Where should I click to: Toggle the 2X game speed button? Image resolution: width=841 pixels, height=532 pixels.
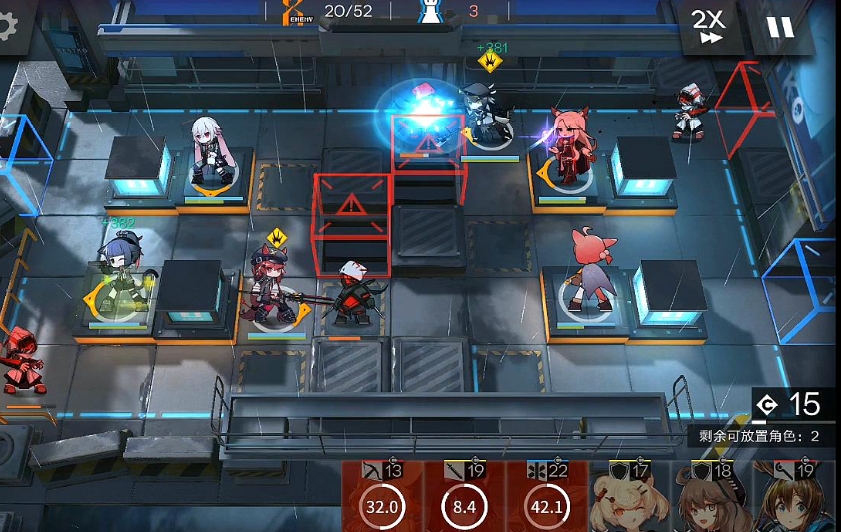(x=709, y=27)
